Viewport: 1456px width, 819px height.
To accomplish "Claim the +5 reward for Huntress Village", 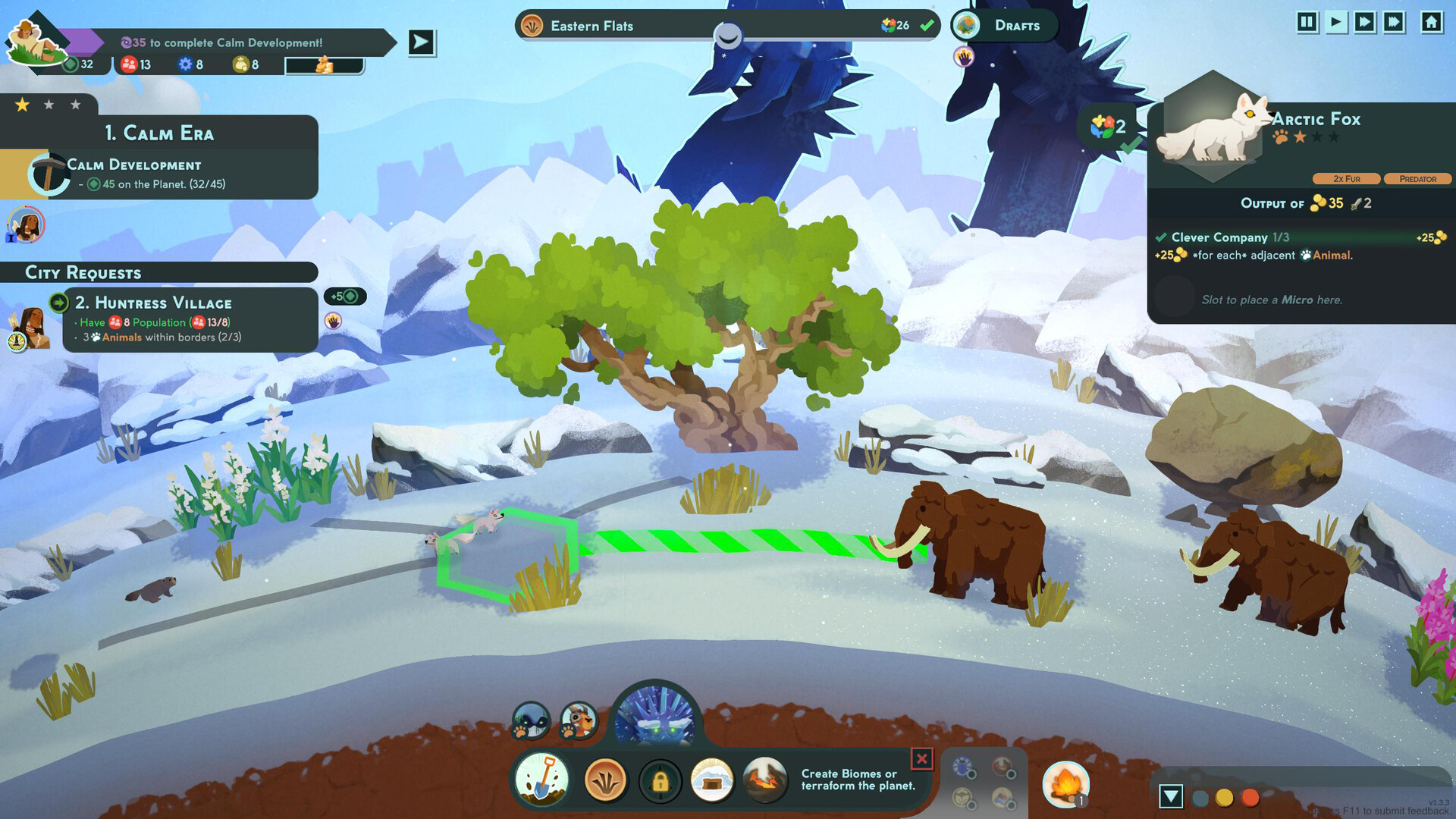I will (347, 297).
